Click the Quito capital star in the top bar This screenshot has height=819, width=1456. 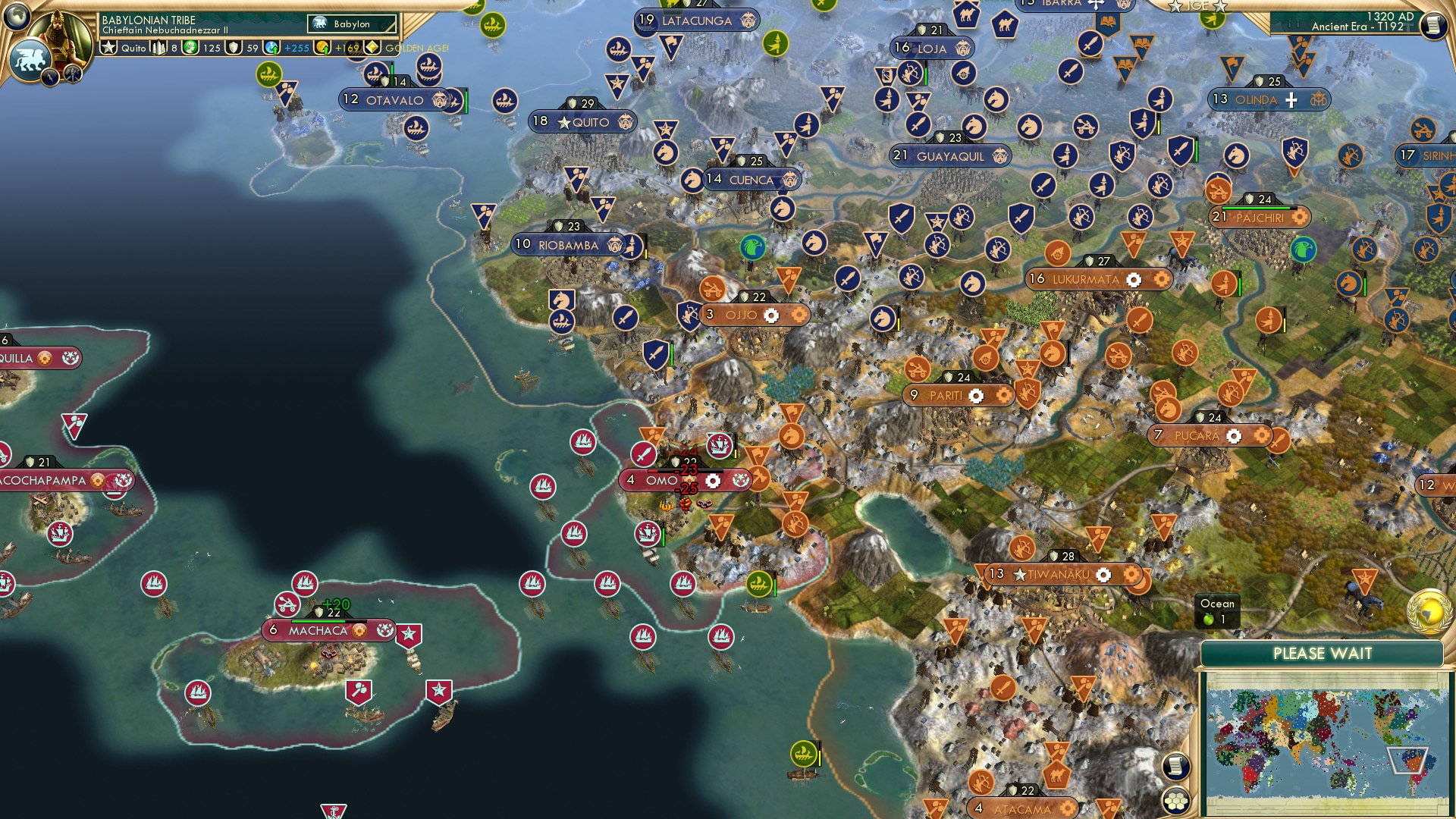(x=108, y=48)
